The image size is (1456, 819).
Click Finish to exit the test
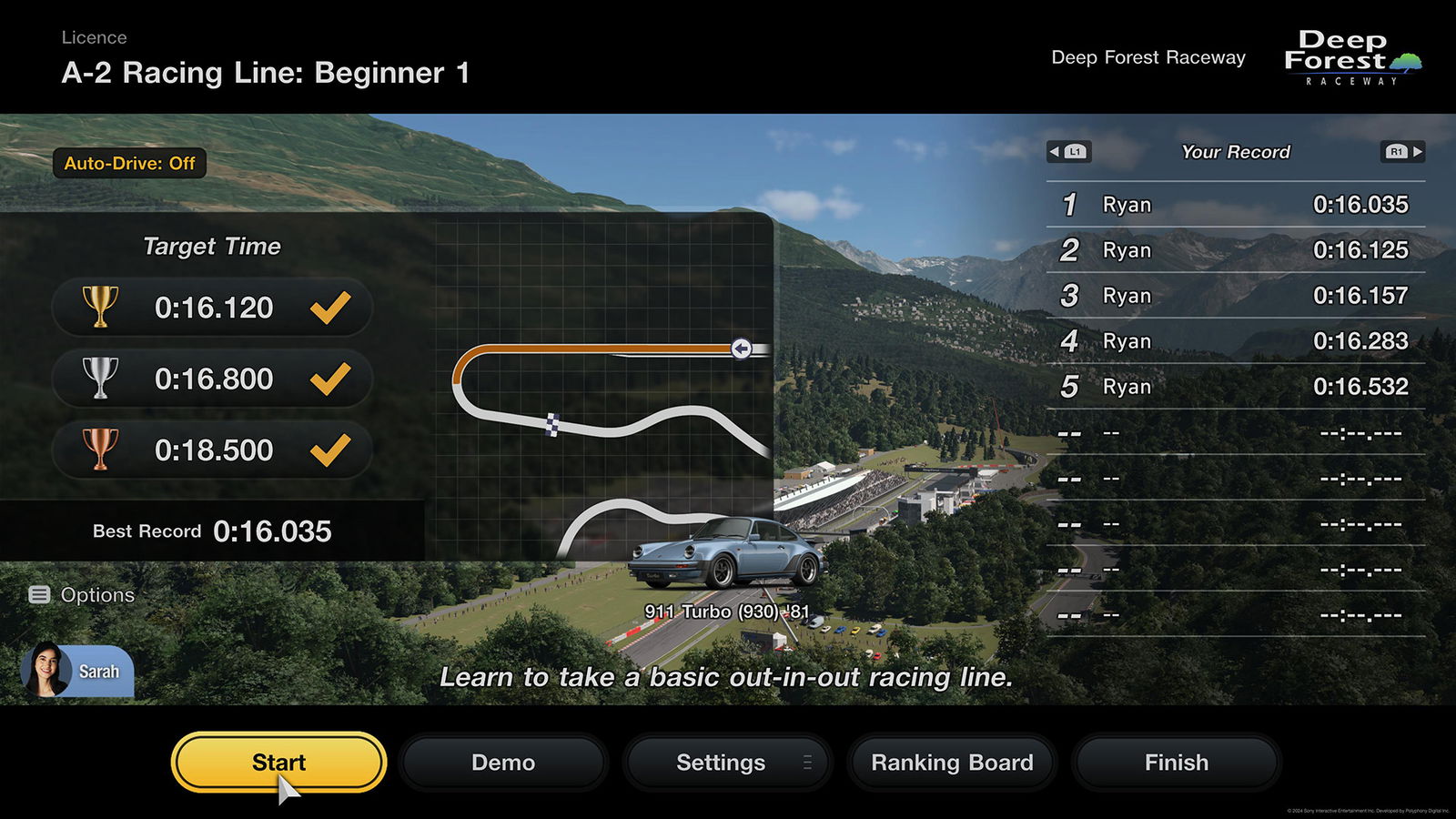[1176, 763]
